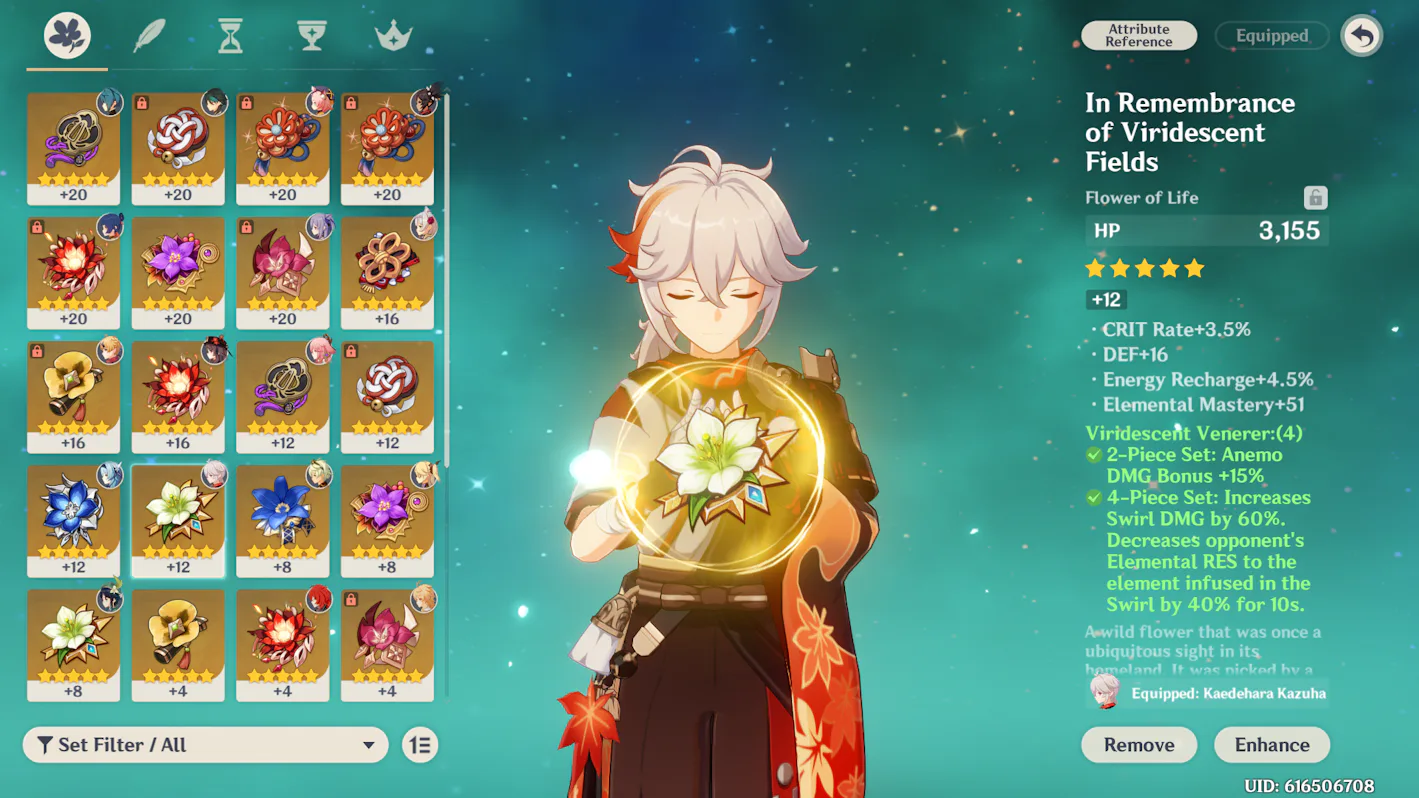The image size is (1419, 798).
Task: Switch to the Goblet of Eonothem category
Action: coord(310,33)
